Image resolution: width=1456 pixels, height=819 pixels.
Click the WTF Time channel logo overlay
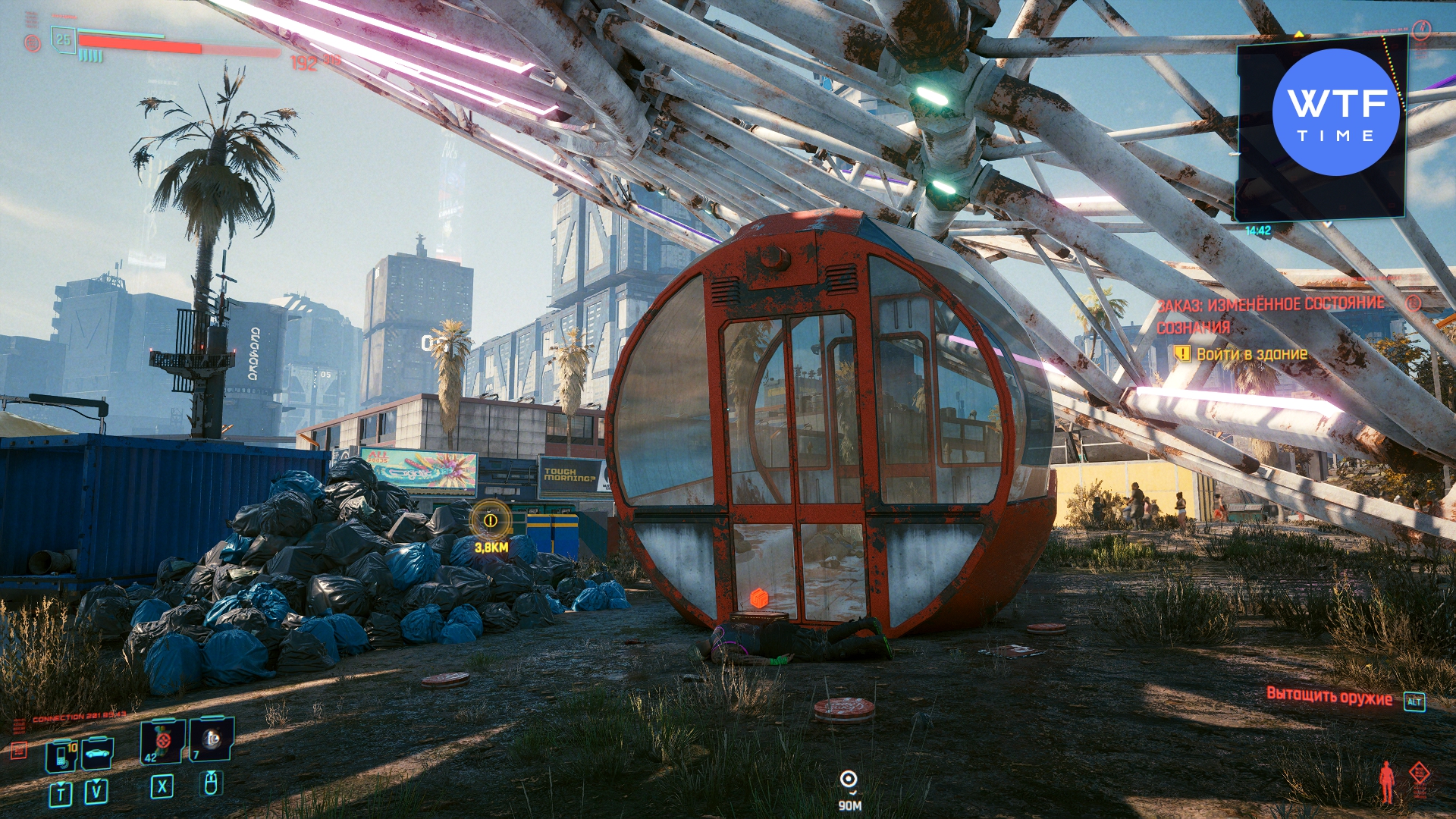(x=1336, y=112)
